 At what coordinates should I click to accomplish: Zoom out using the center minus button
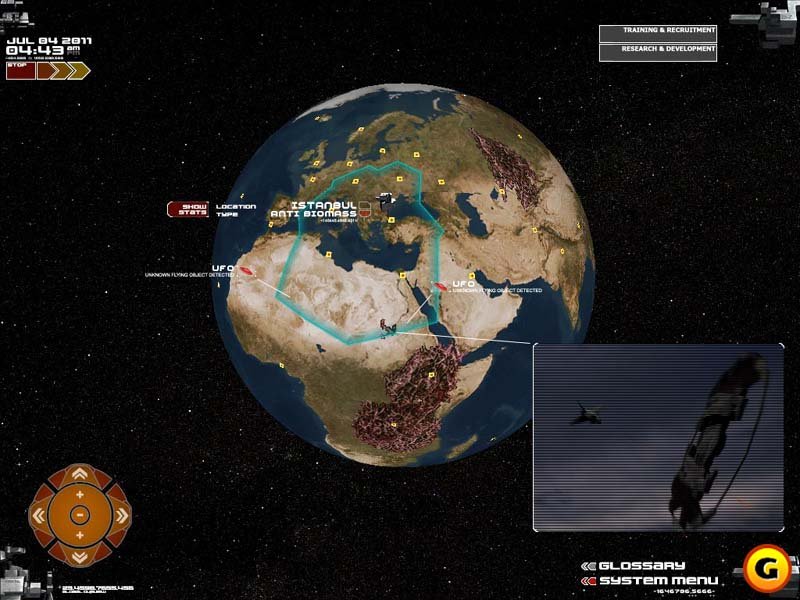(x=80, y=515)
